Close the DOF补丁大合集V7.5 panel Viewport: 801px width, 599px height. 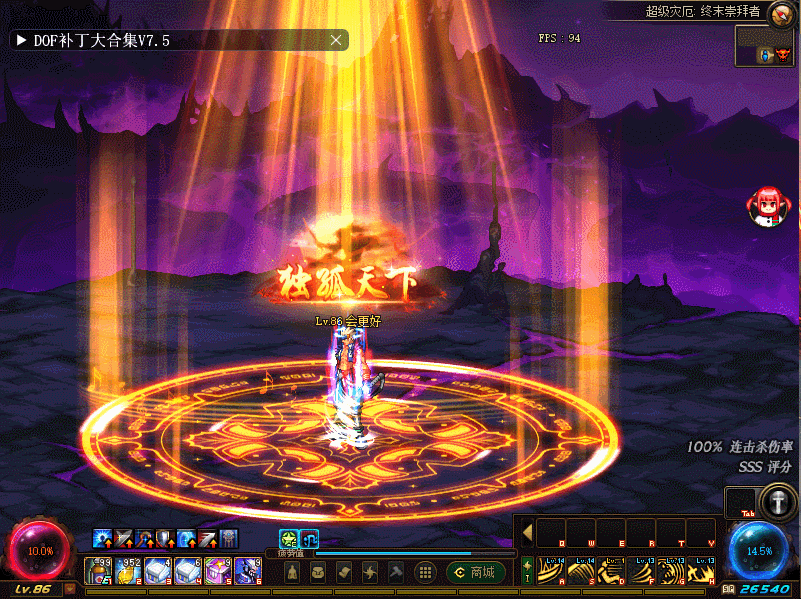click(337, 40)
